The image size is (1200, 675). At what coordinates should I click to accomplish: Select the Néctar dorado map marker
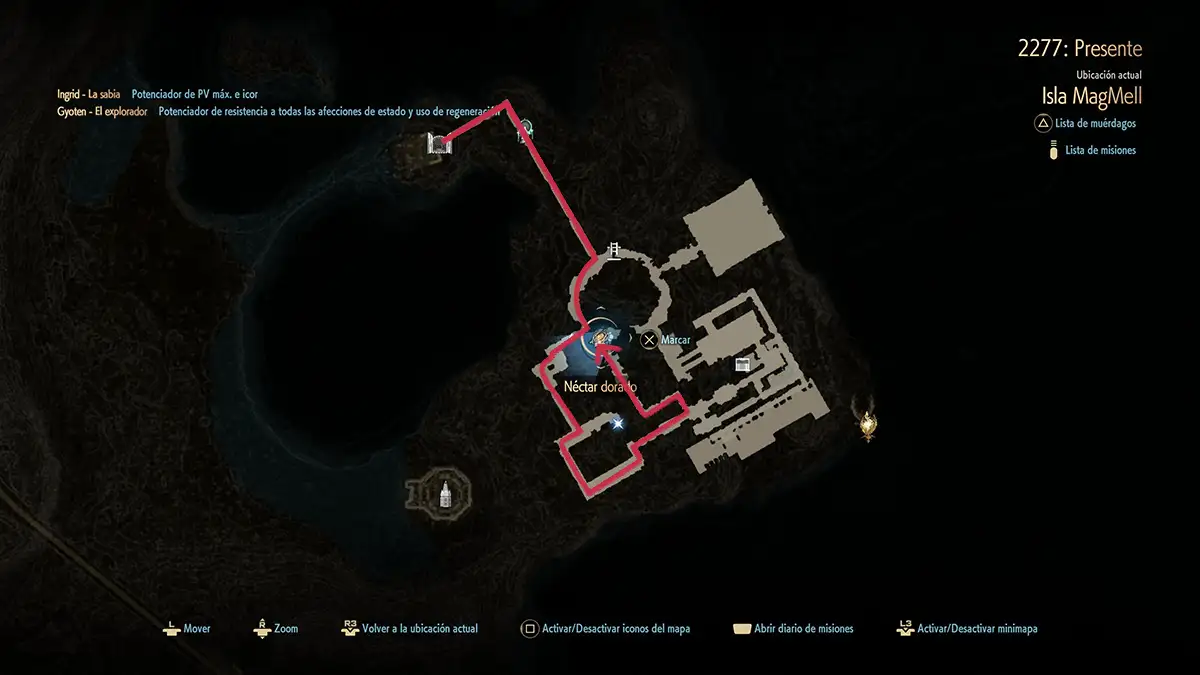point(600,336)
